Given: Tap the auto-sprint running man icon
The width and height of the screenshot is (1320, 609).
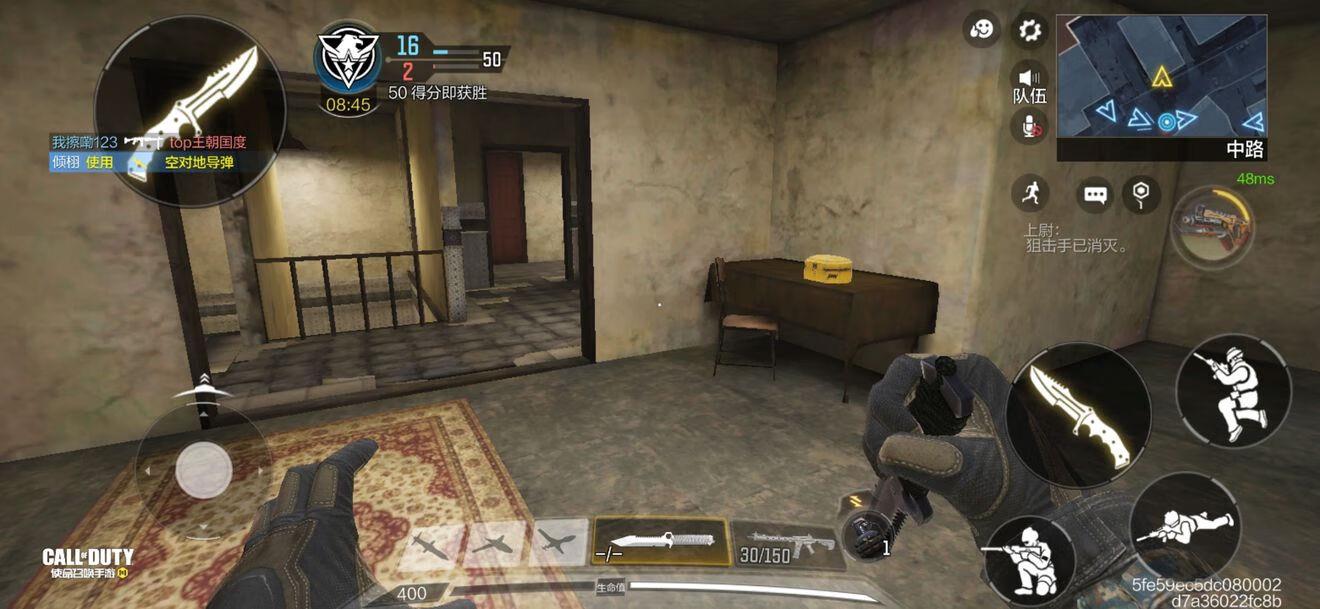Looking at the screenshot, I should pos(1029,192).
